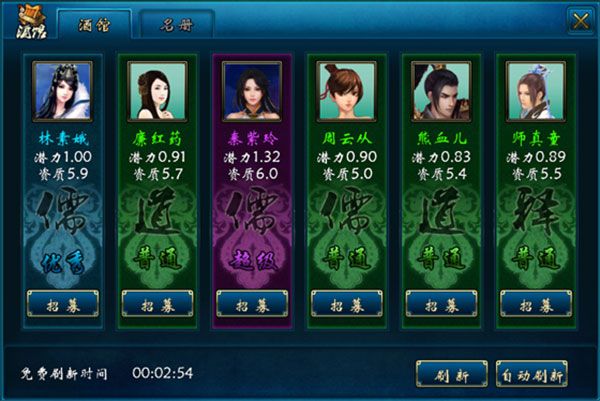Open the 名册 tab
Screen dimensions: 600x401
coord(176,23)
